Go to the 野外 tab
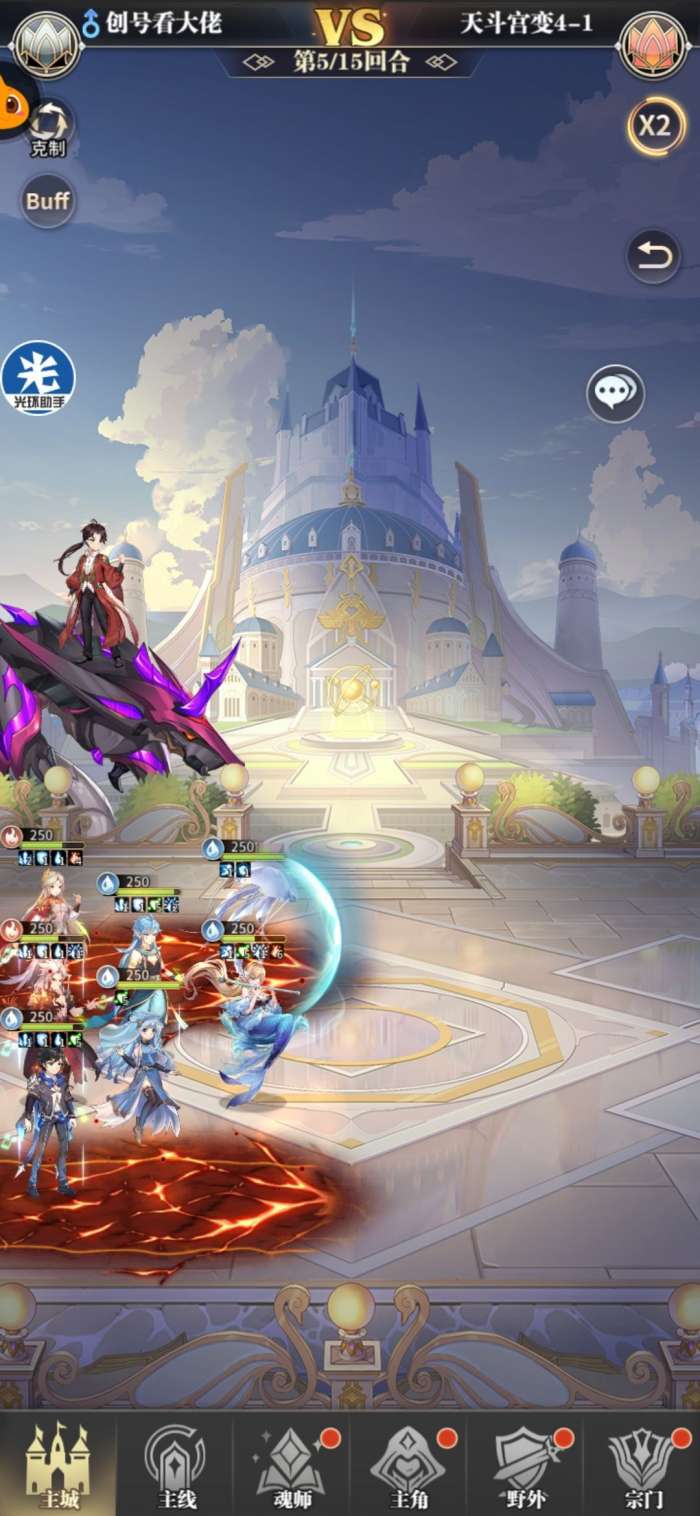This screenshot has width=700, height=1516. 525,1464
